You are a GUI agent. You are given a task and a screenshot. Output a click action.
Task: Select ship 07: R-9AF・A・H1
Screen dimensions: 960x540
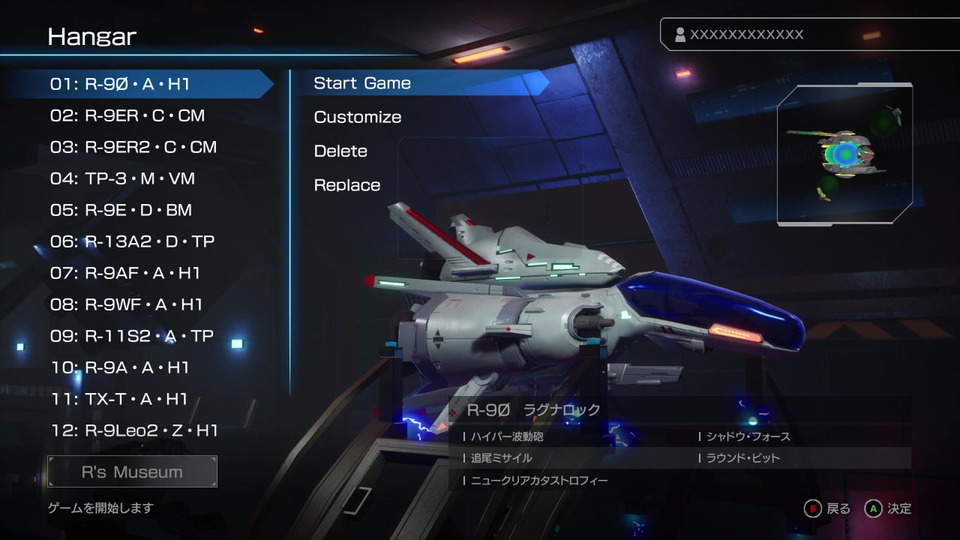(126, 273)
